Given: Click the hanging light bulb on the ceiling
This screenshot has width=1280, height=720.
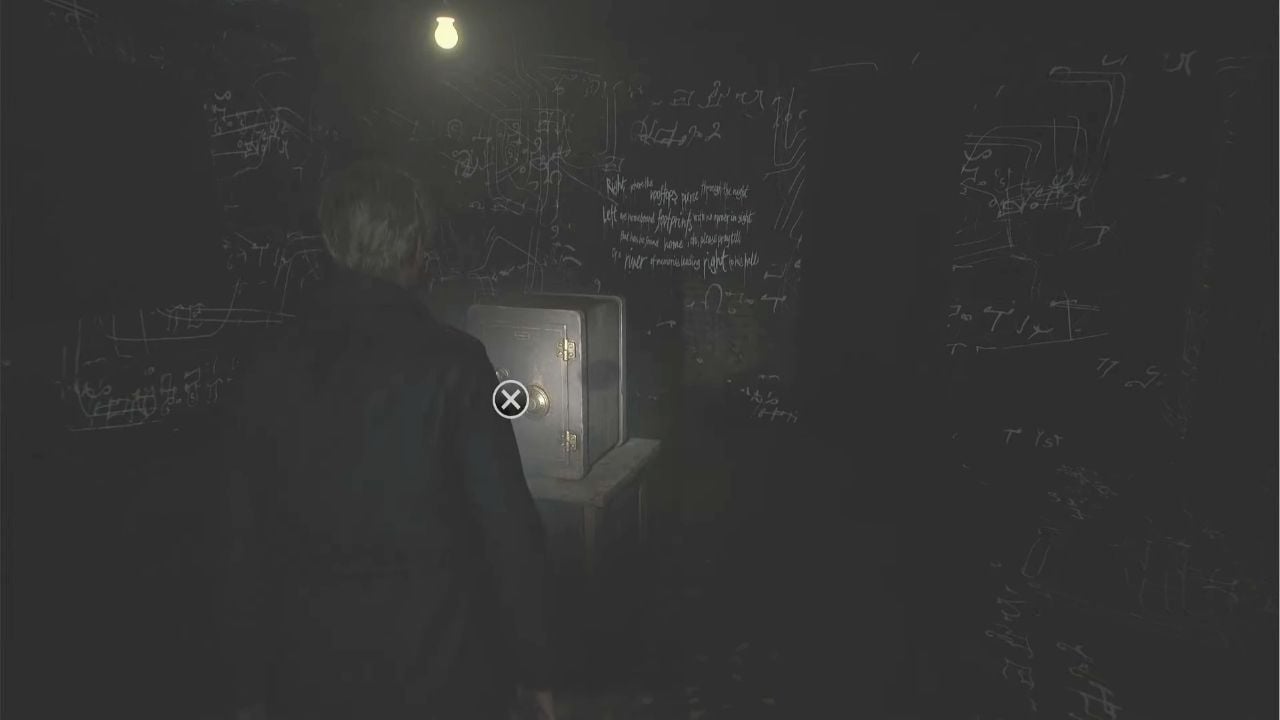Looking at the screenshot, I should click(x=444, y=33).
